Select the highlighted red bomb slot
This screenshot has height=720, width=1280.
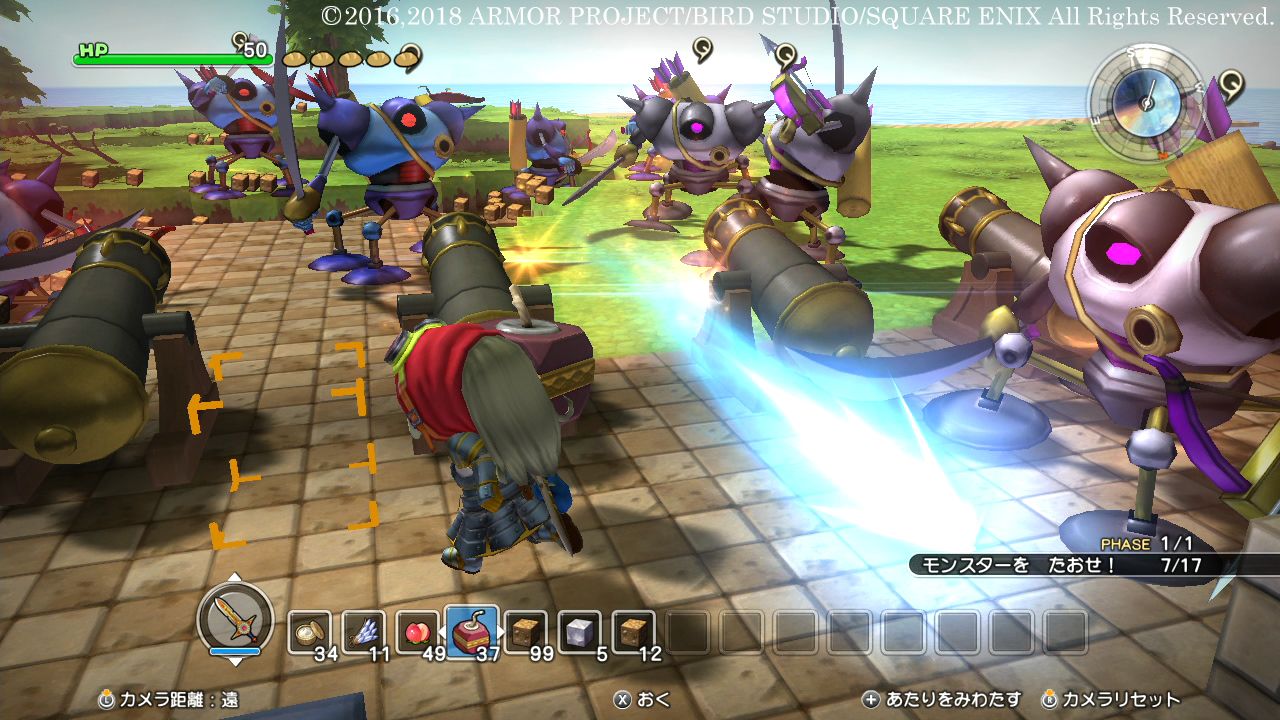pyautogui.click(x=471, y=631)
